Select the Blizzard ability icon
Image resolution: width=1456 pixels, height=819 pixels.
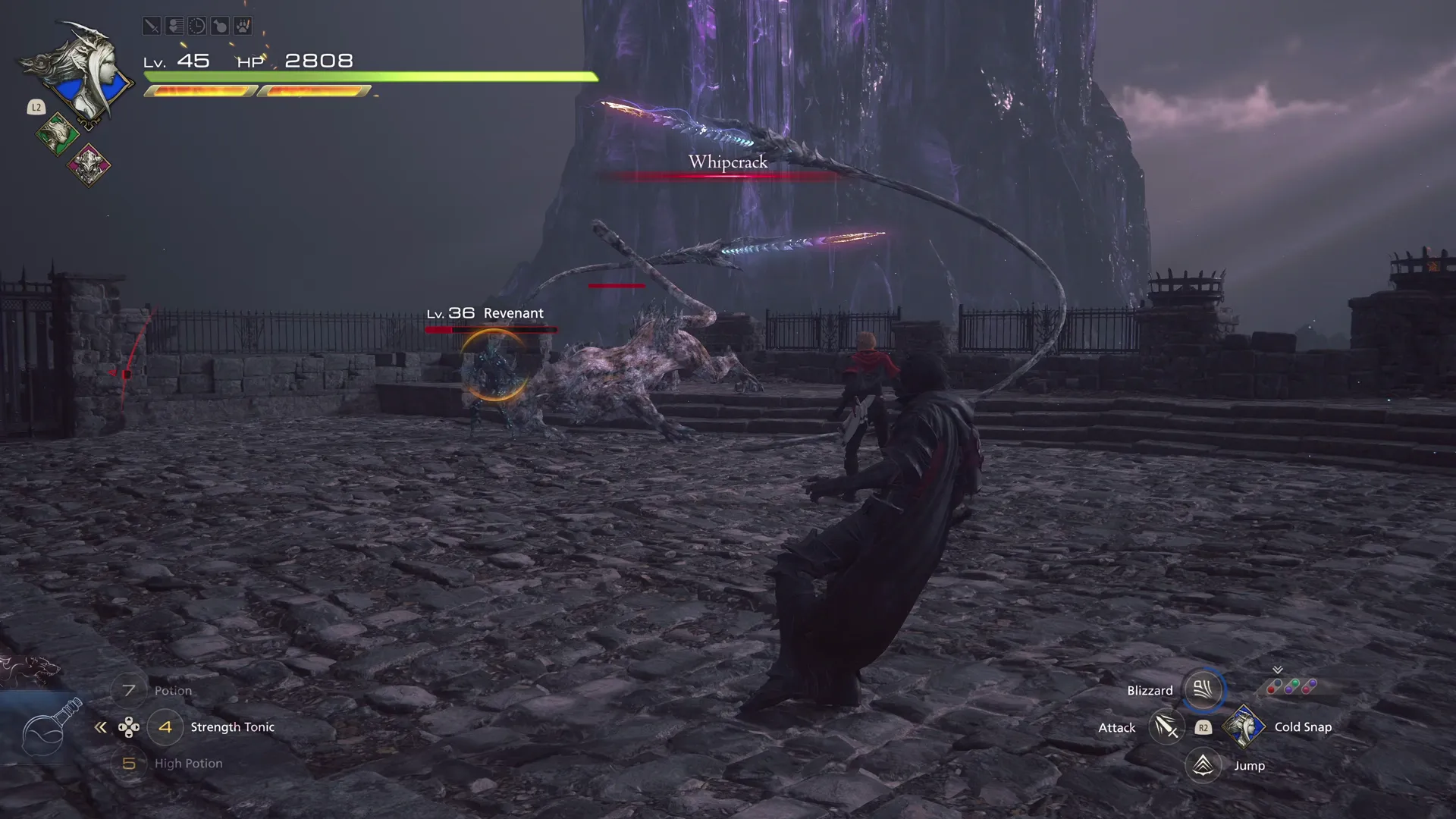tap(1202, 690)
